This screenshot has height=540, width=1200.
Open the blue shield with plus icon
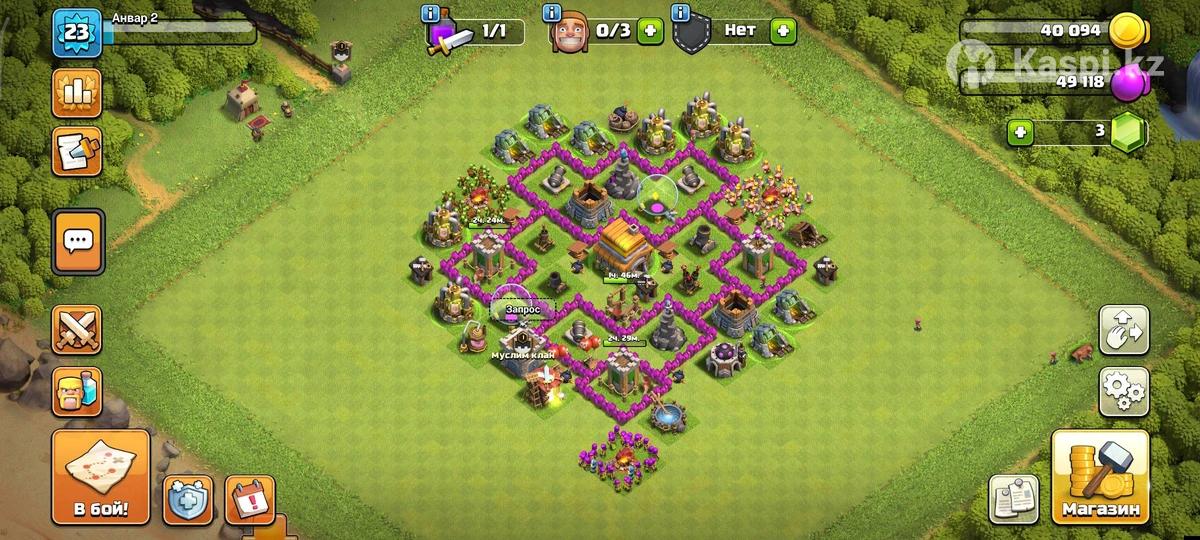point(189,498)
